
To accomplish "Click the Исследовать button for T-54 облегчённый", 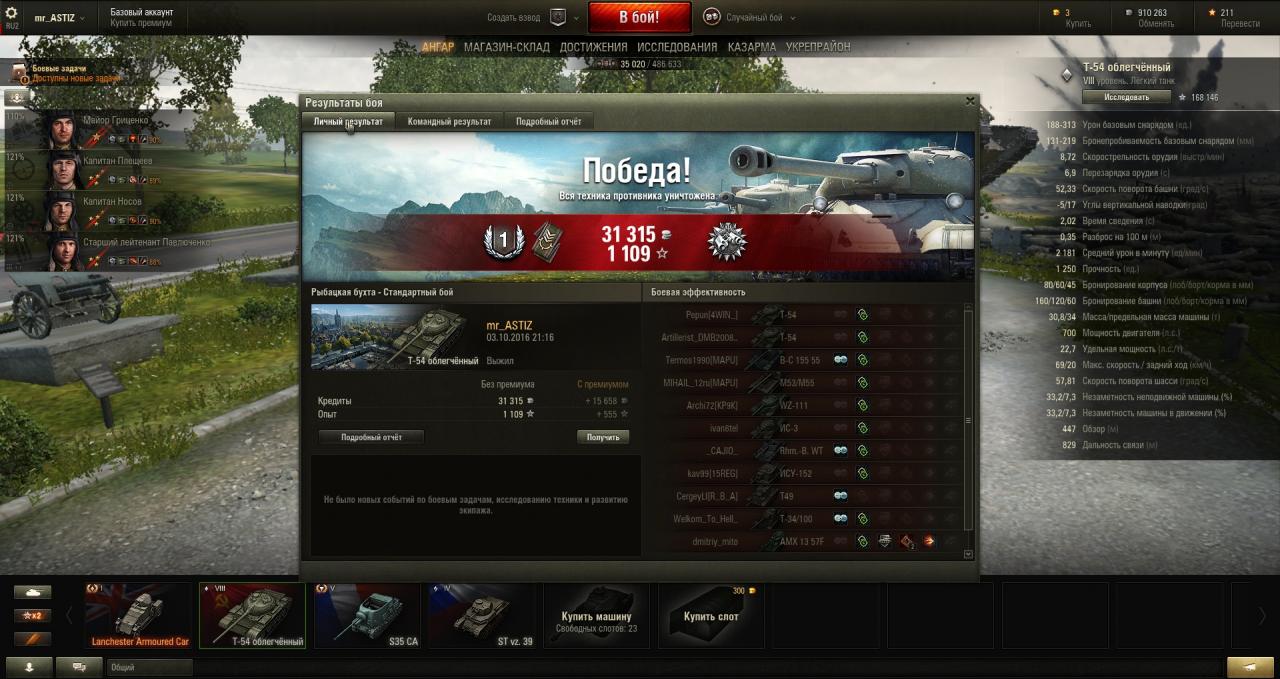I will pyautogui.click(x=1126, y=97).
